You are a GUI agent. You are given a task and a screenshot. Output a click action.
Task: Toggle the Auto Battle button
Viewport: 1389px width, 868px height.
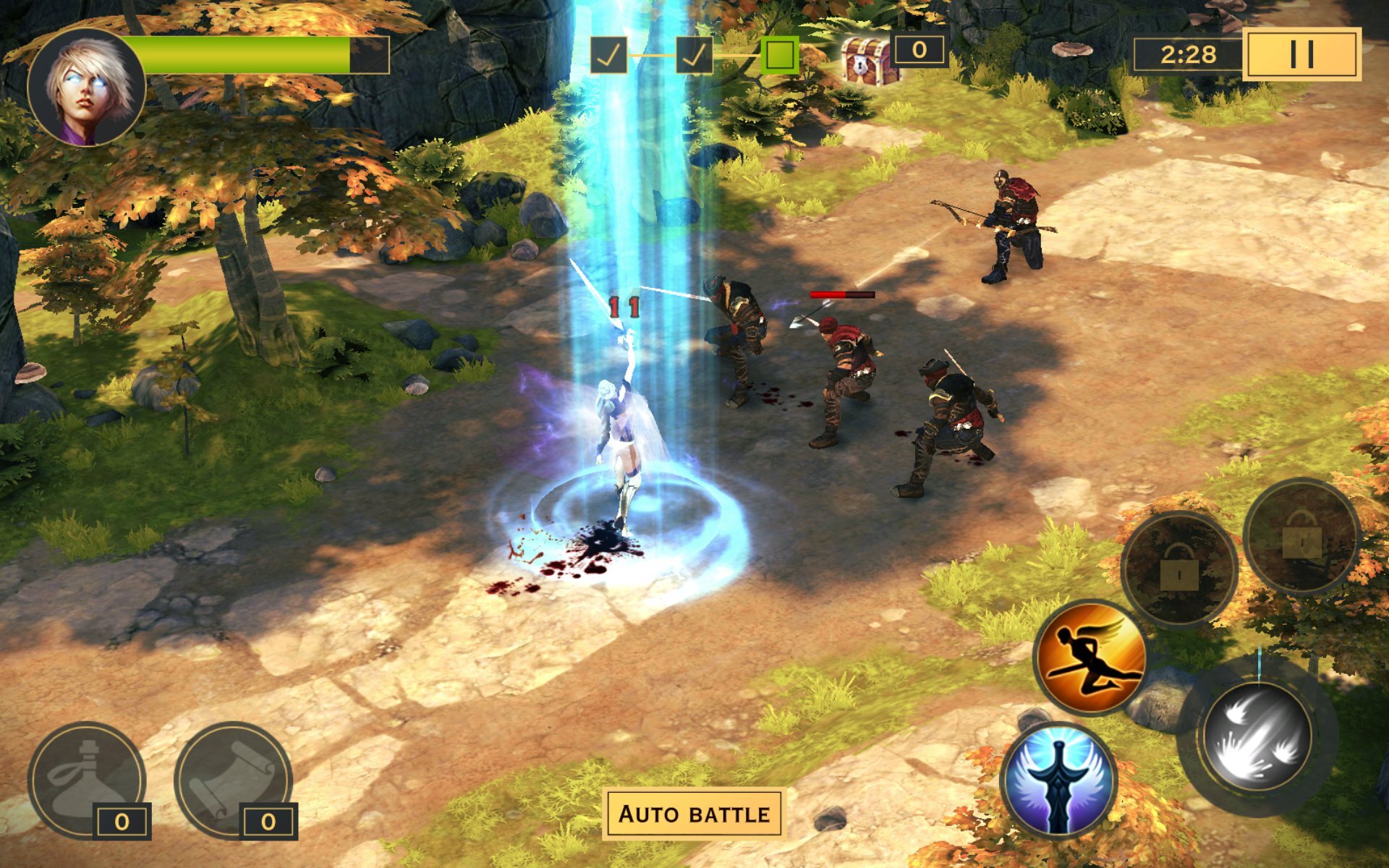click(x=694, y=814)
